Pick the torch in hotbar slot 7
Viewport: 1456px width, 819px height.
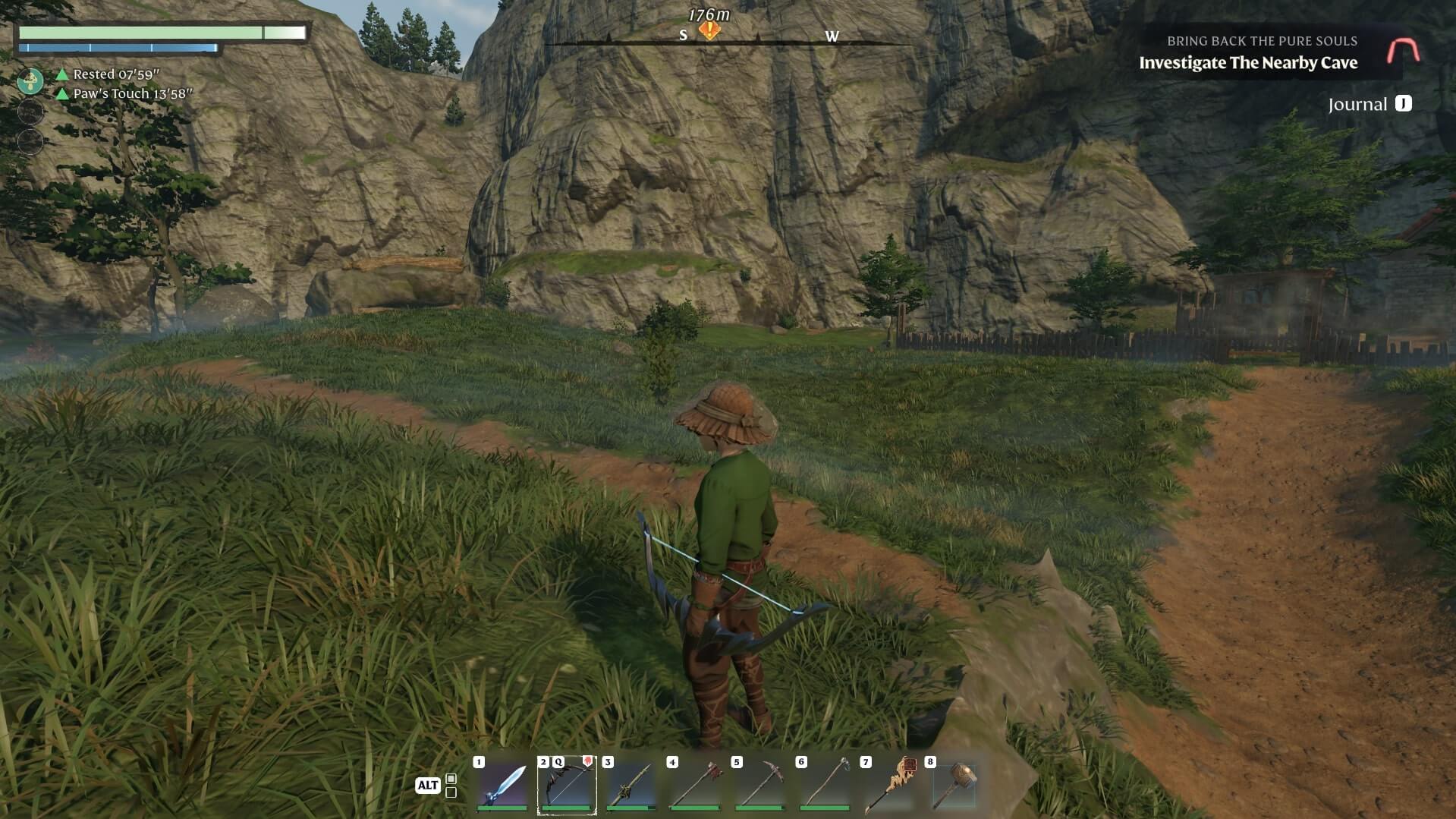click(889, 785)
